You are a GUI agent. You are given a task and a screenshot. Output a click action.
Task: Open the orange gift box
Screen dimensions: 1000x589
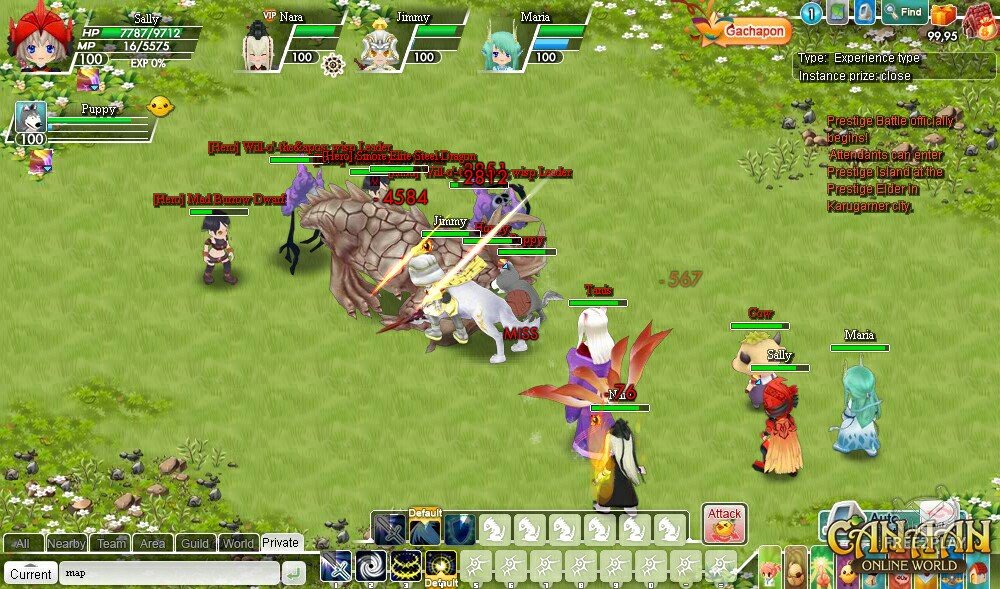942,14
